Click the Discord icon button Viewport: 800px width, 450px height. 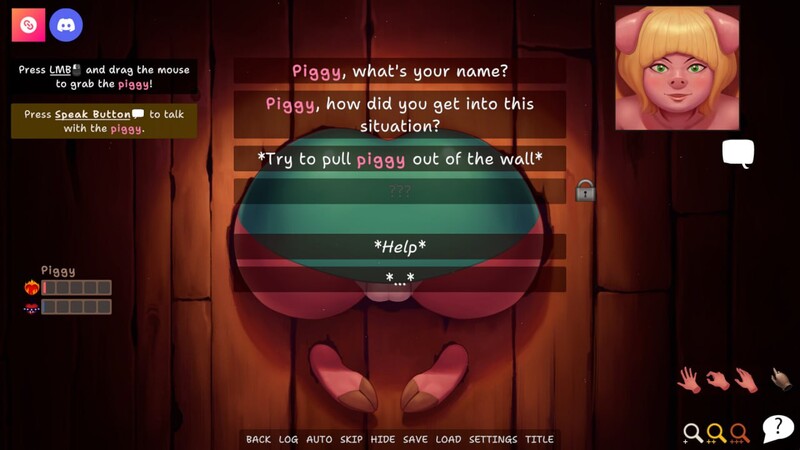pos(66,25)
